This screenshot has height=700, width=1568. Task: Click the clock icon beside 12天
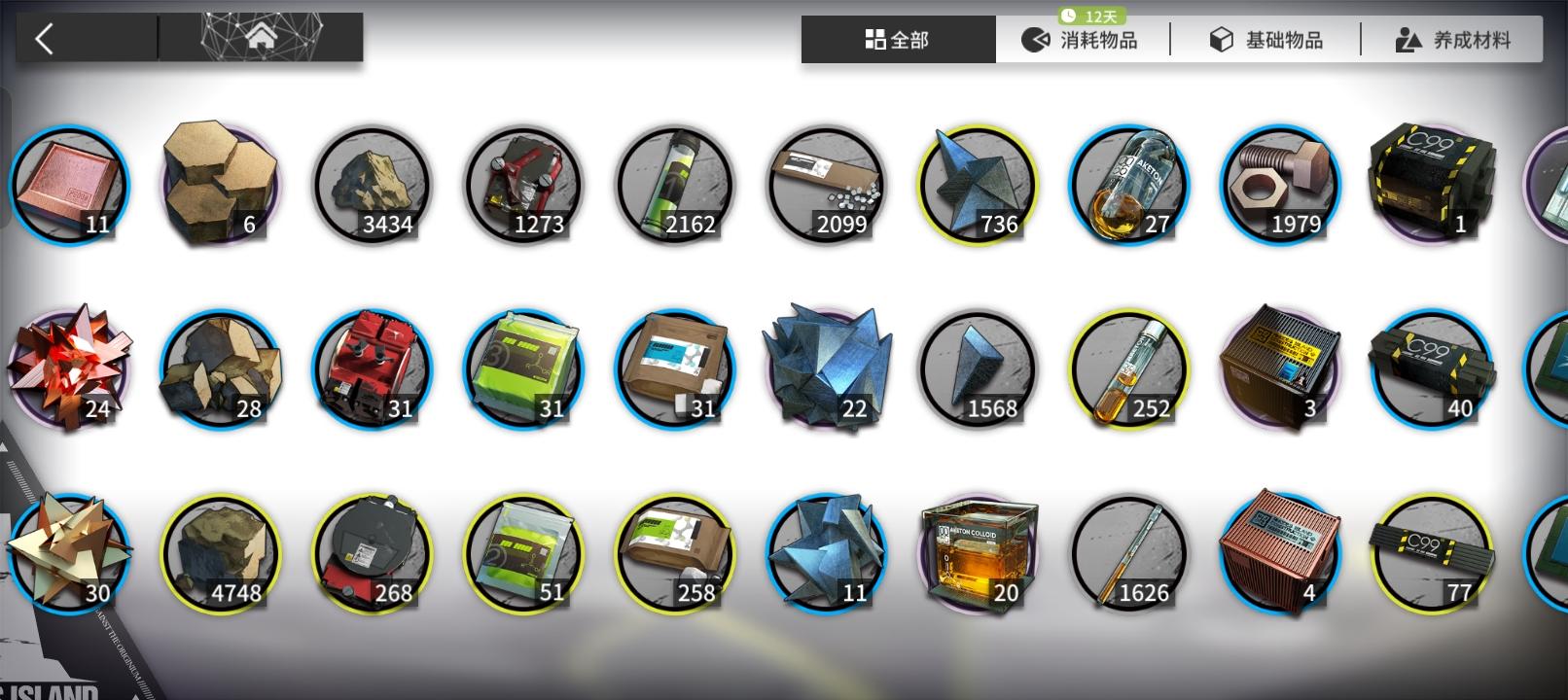1069,15
